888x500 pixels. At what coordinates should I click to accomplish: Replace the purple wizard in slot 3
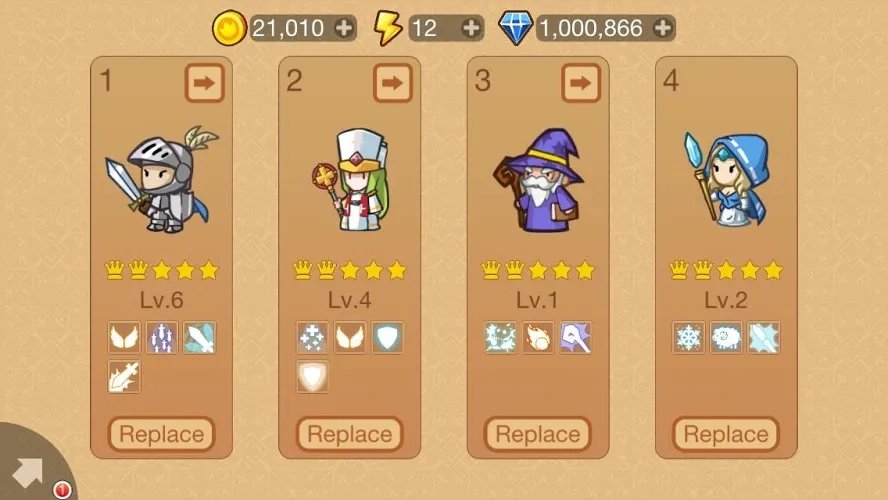click(538, 435)
